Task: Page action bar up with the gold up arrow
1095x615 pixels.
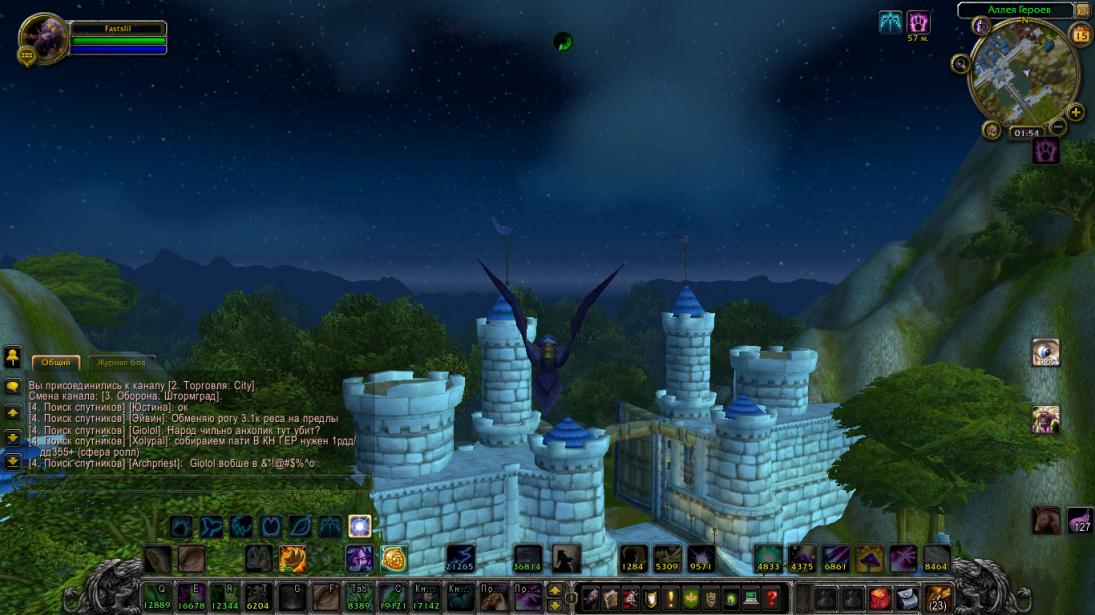Action: [555, 590]
